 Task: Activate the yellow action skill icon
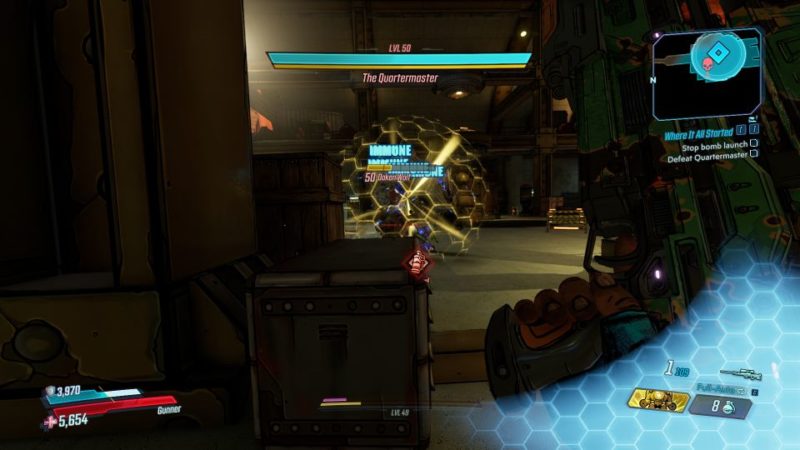tap(661, 401)
